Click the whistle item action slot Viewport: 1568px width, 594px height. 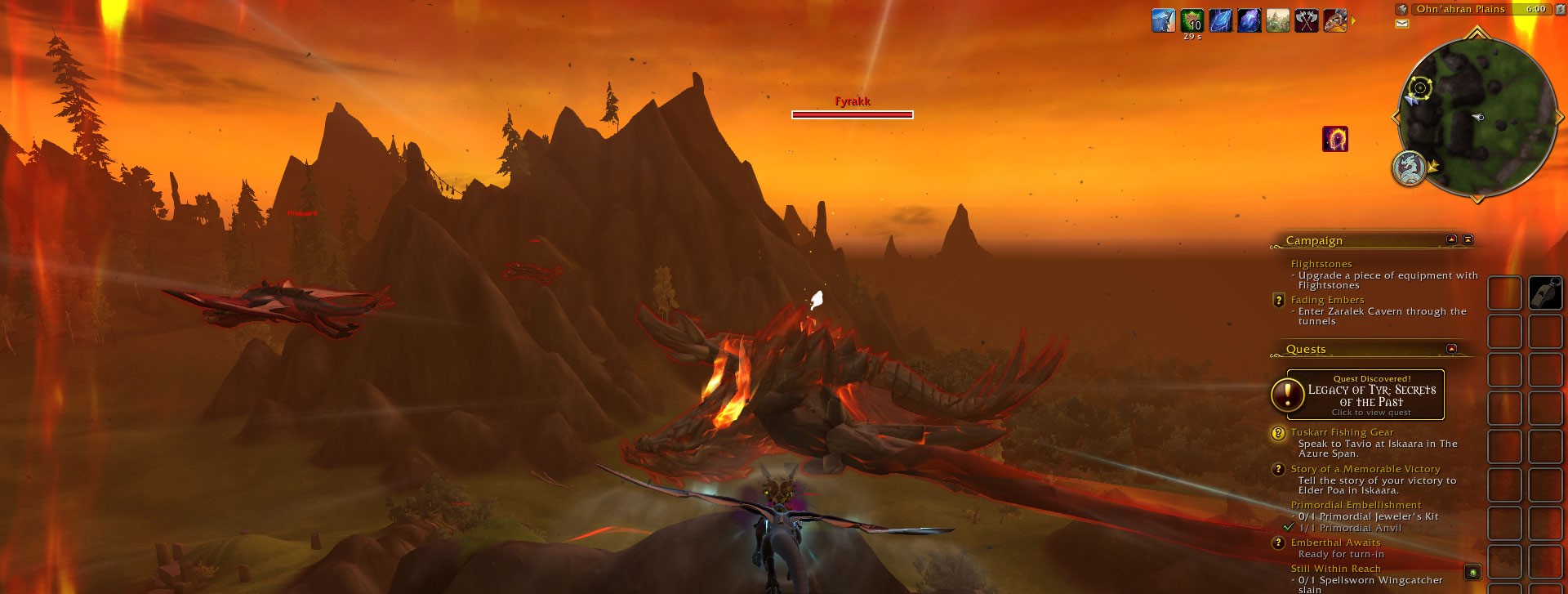pyautogui.click(x=1545, y=293)
